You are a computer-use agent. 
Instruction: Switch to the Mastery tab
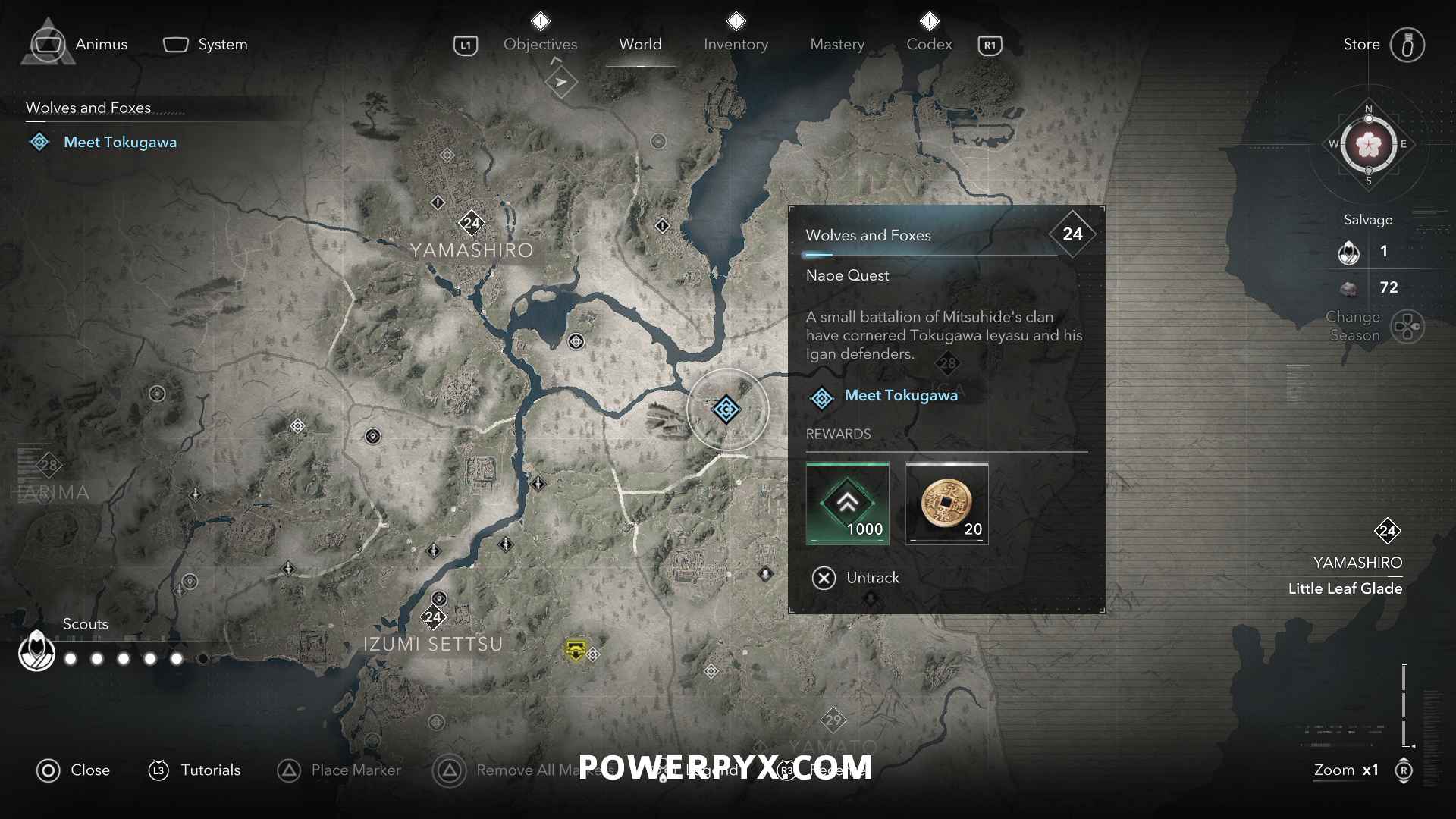point(836,44)
